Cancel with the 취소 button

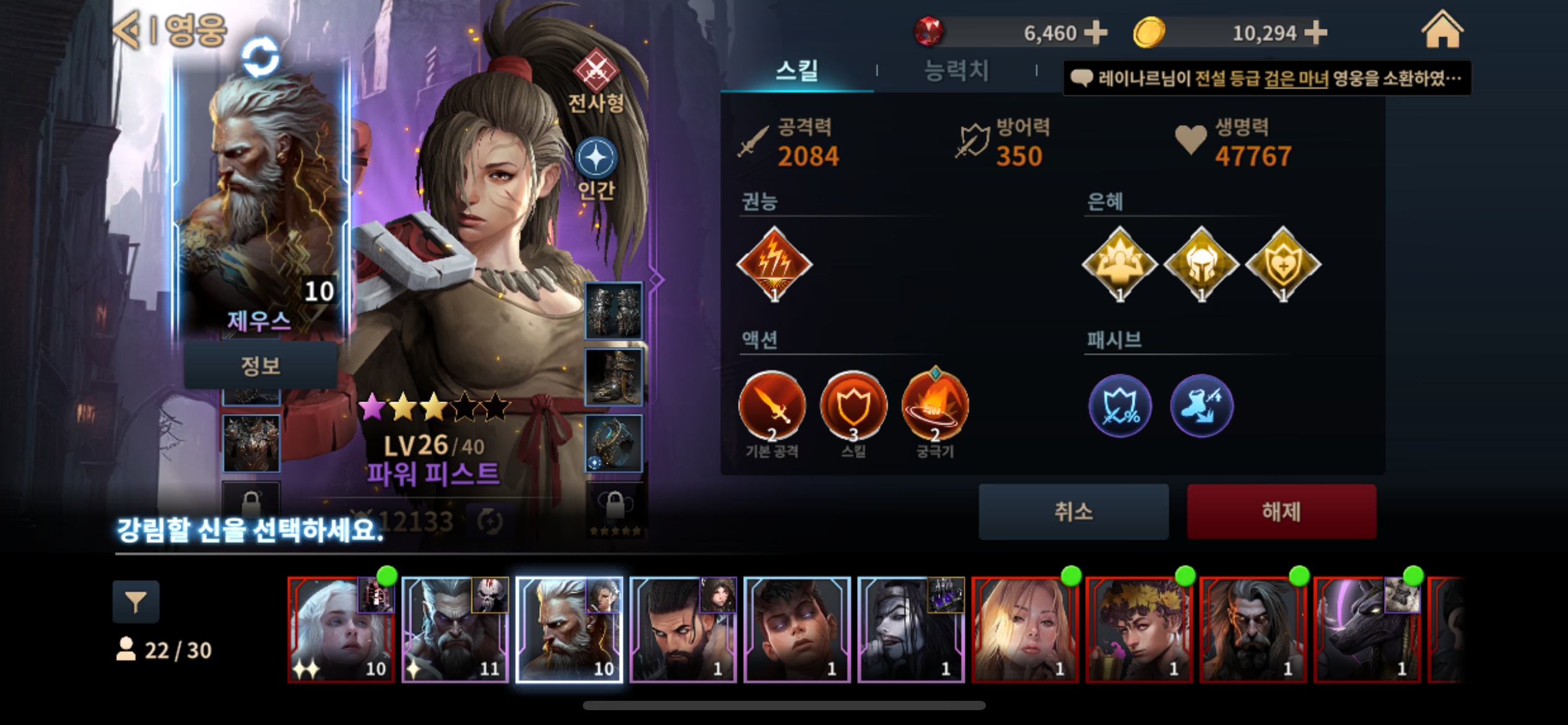pos(1073,512)
